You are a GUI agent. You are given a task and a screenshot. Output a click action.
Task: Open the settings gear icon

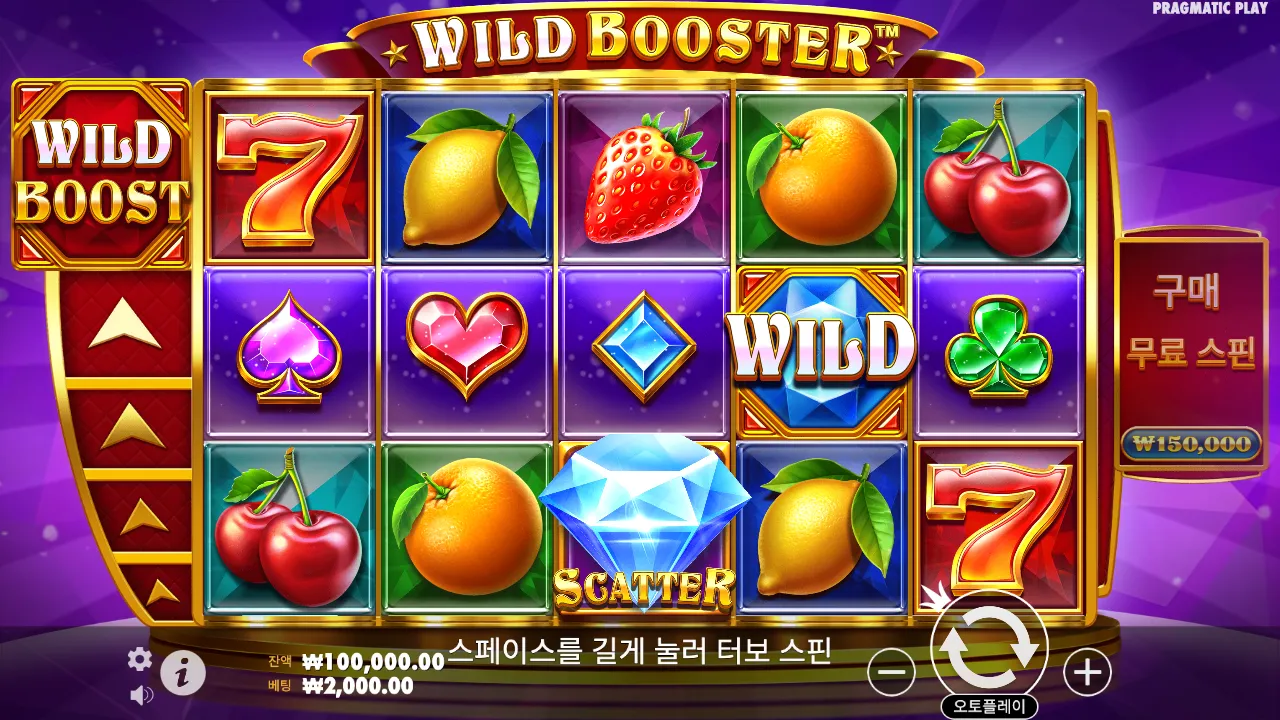140,659
